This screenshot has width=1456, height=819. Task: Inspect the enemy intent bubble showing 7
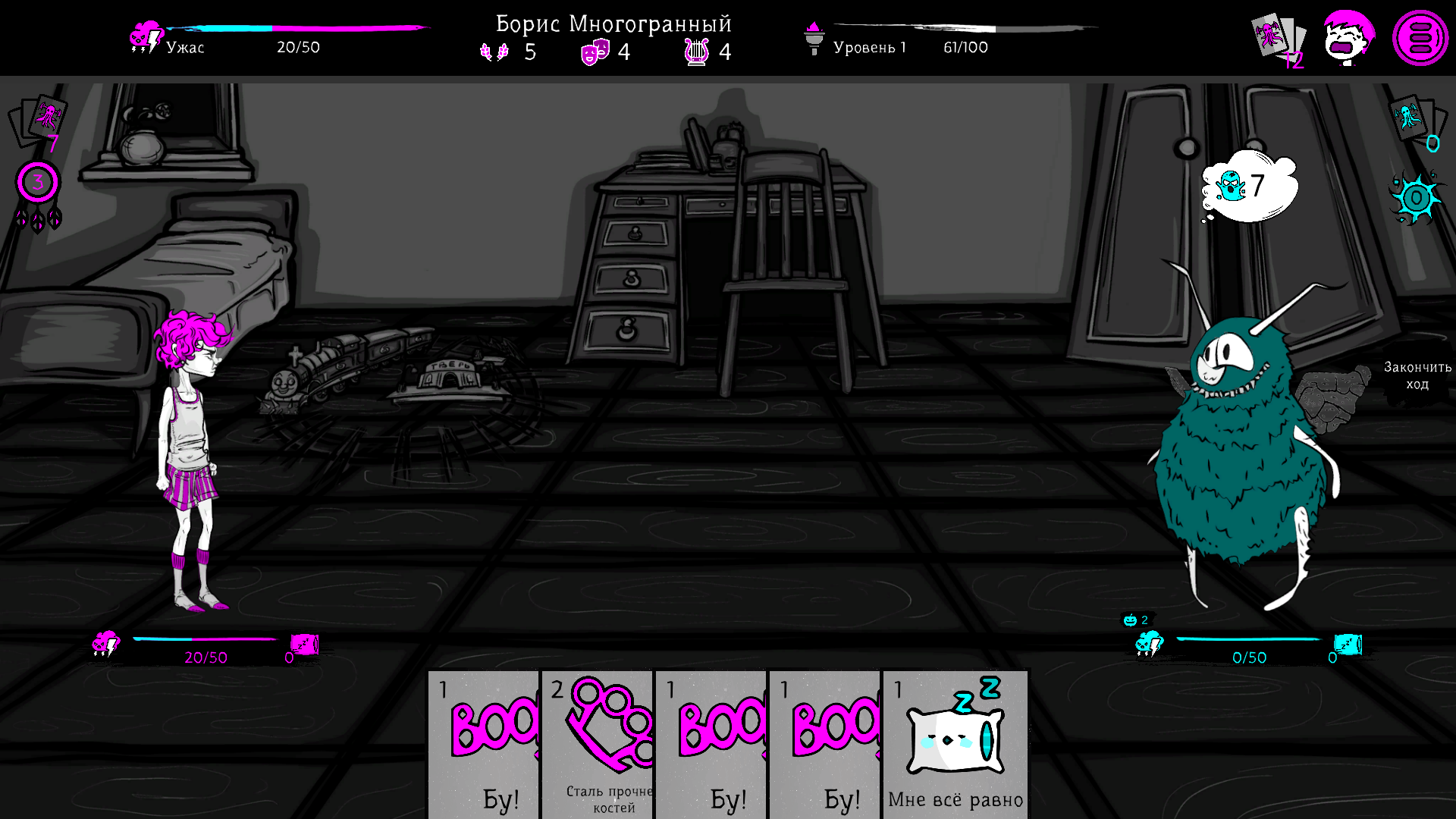click(x=1249, y=187)
